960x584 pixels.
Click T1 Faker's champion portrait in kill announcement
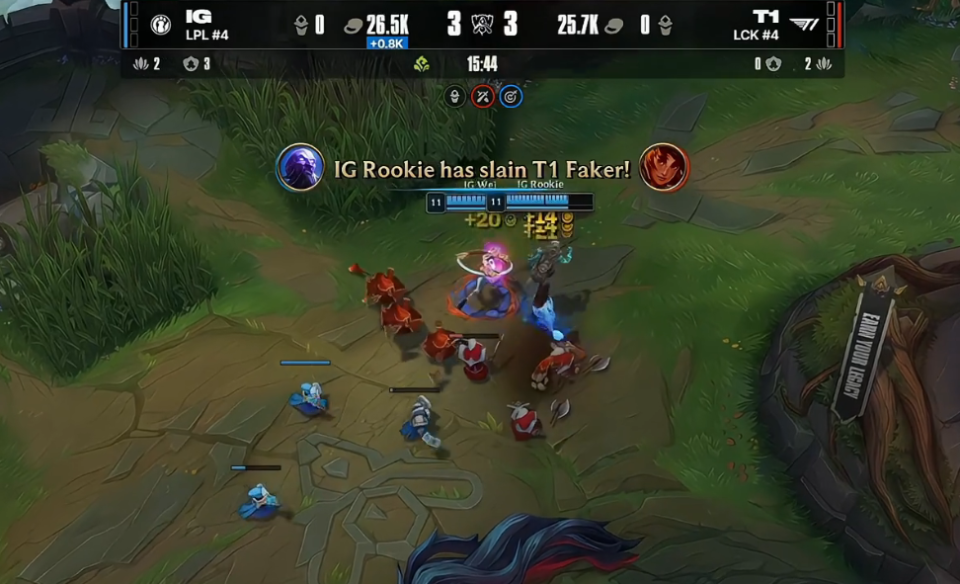click(664, 167)
